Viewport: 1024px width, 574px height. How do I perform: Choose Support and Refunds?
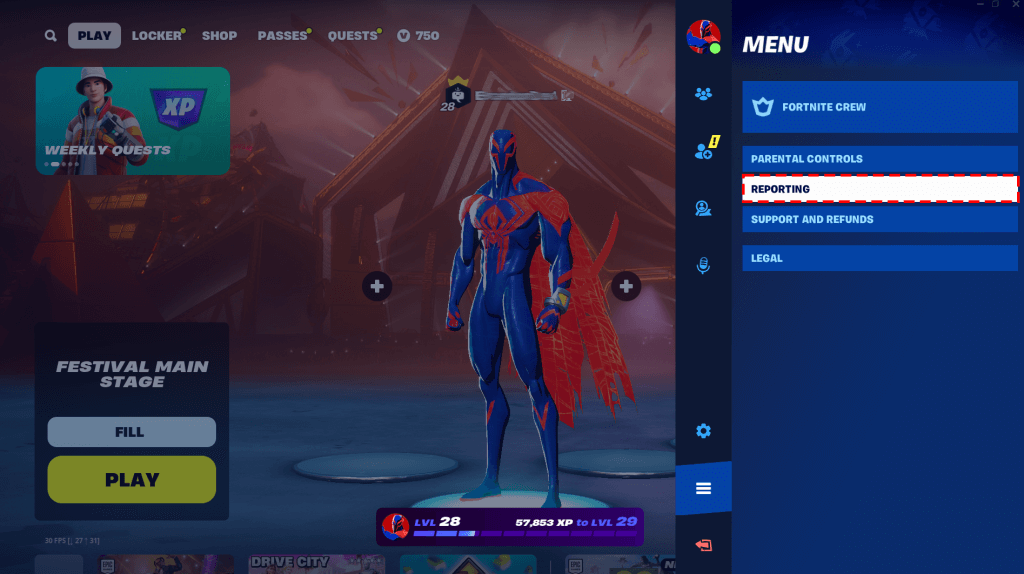click(879, 219)
